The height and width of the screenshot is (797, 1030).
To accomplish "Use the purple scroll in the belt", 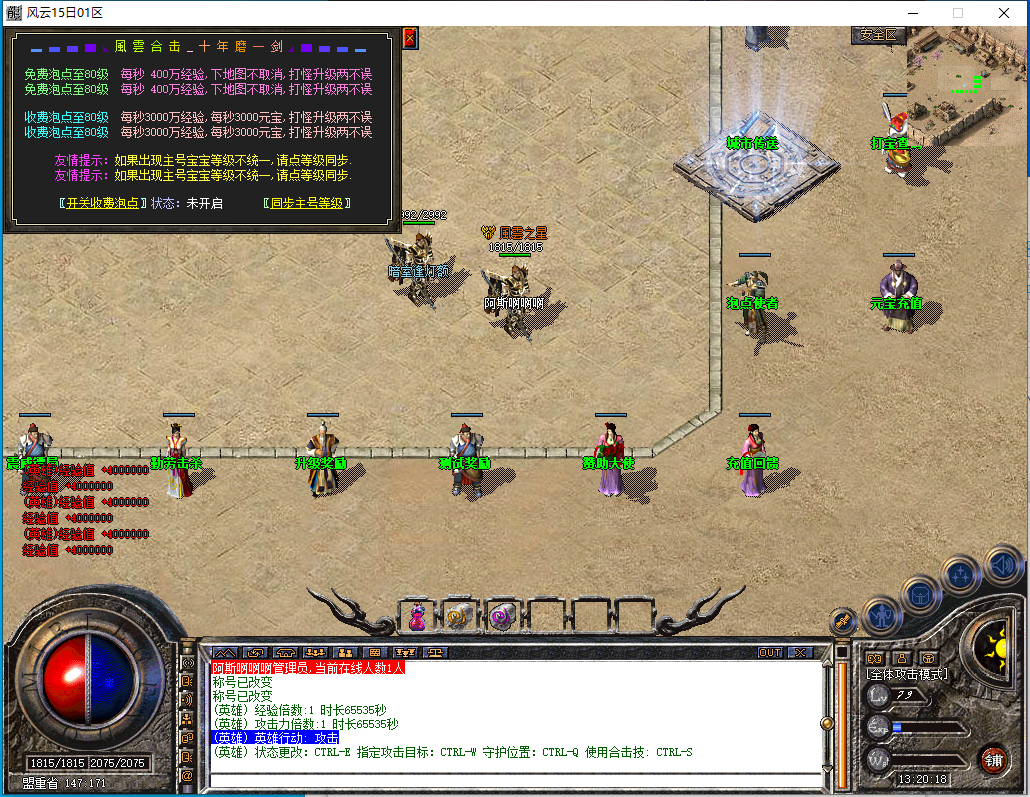I will click(x=500, y=617).
